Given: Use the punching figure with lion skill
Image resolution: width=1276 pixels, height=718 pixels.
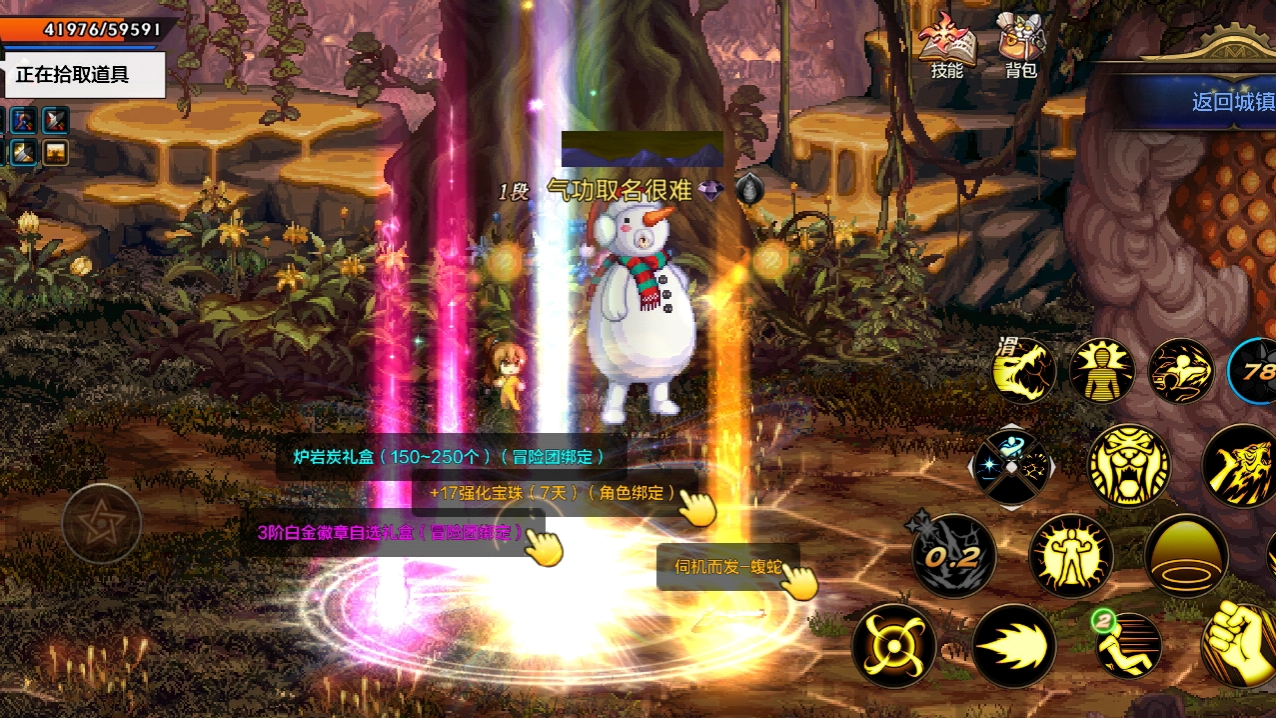Looking at the screenshot, I should tap(1180, 371).
